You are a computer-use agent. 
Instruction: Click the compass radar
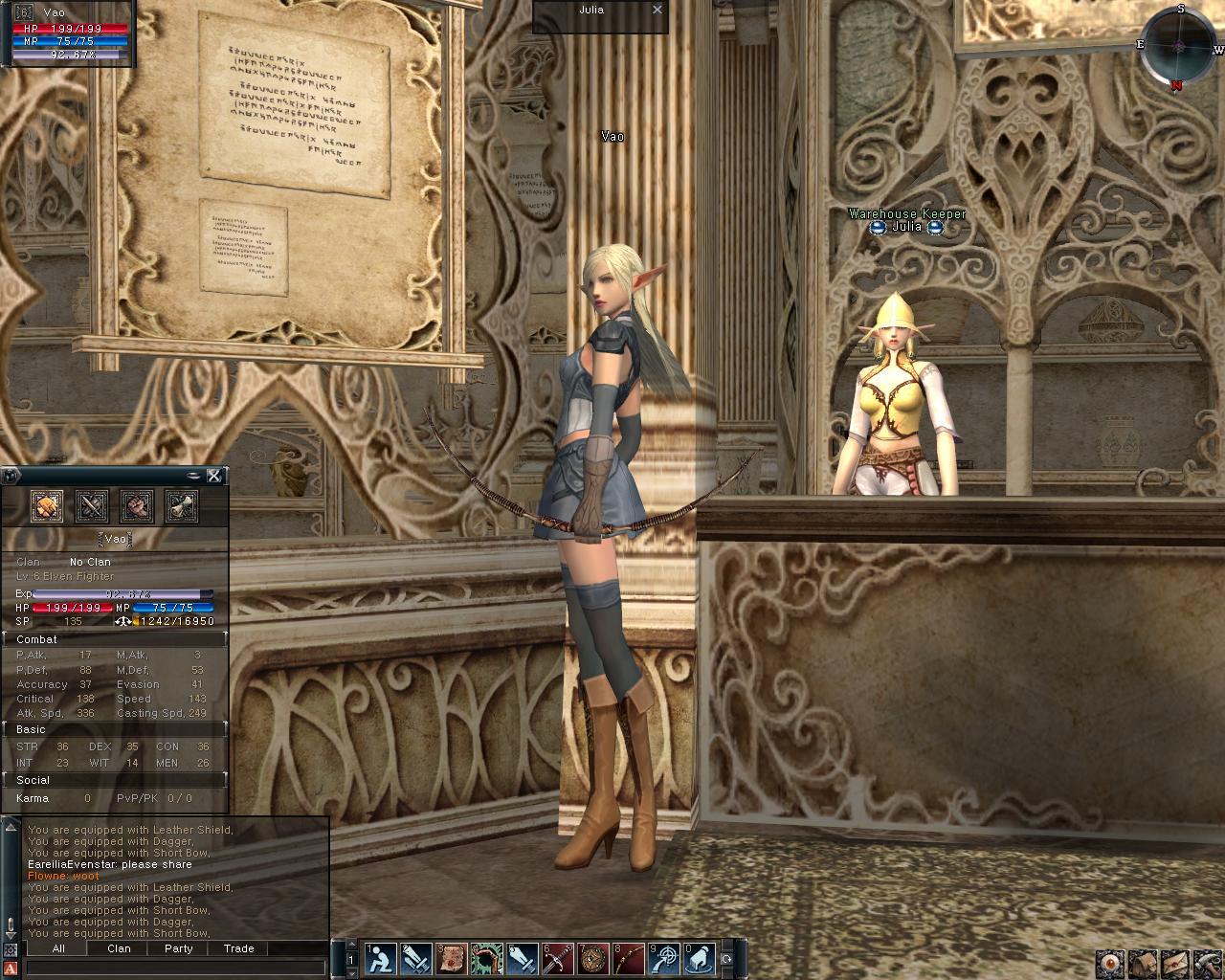click(x=1178, y=45)
